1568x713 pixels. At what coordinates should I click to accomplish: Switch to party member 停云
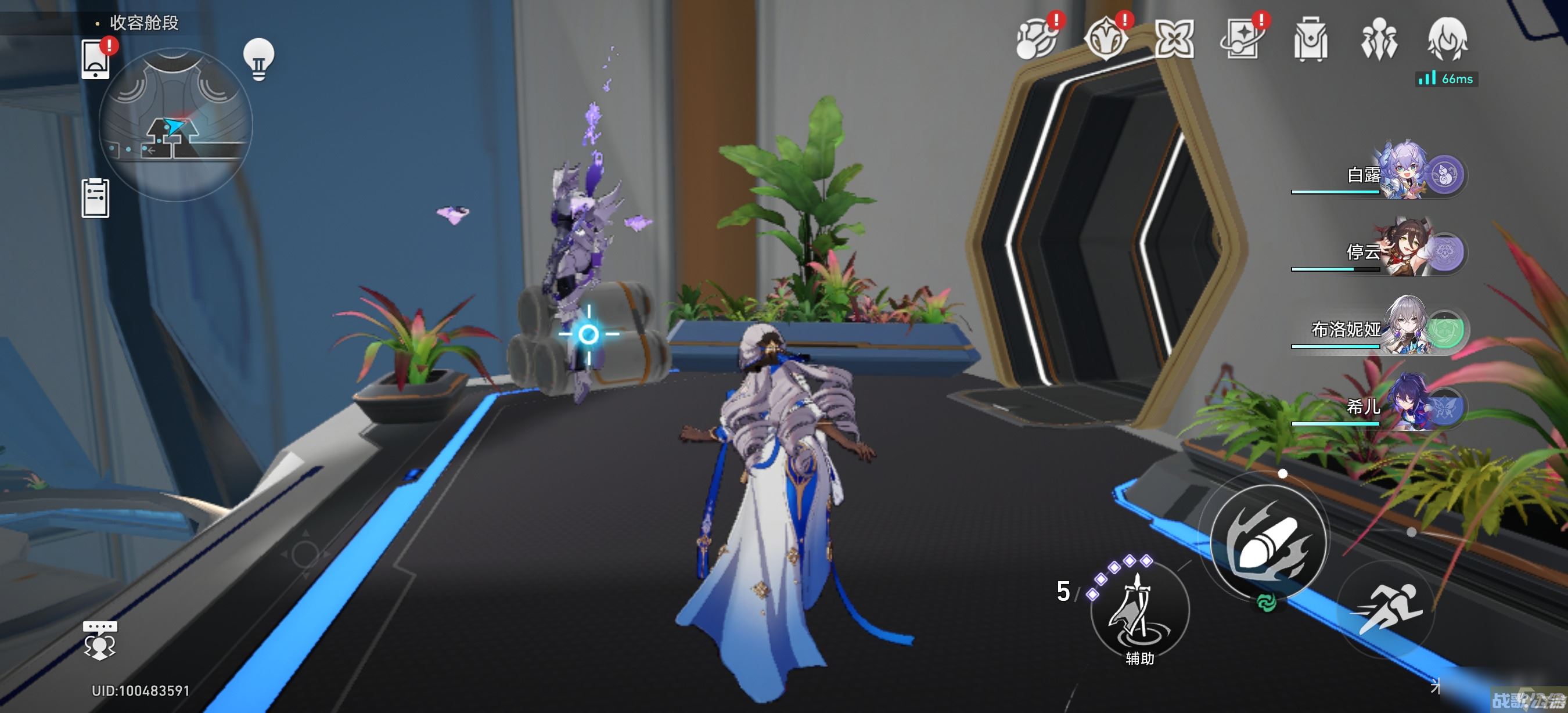pyautogui.click(x=1400, y=252)
